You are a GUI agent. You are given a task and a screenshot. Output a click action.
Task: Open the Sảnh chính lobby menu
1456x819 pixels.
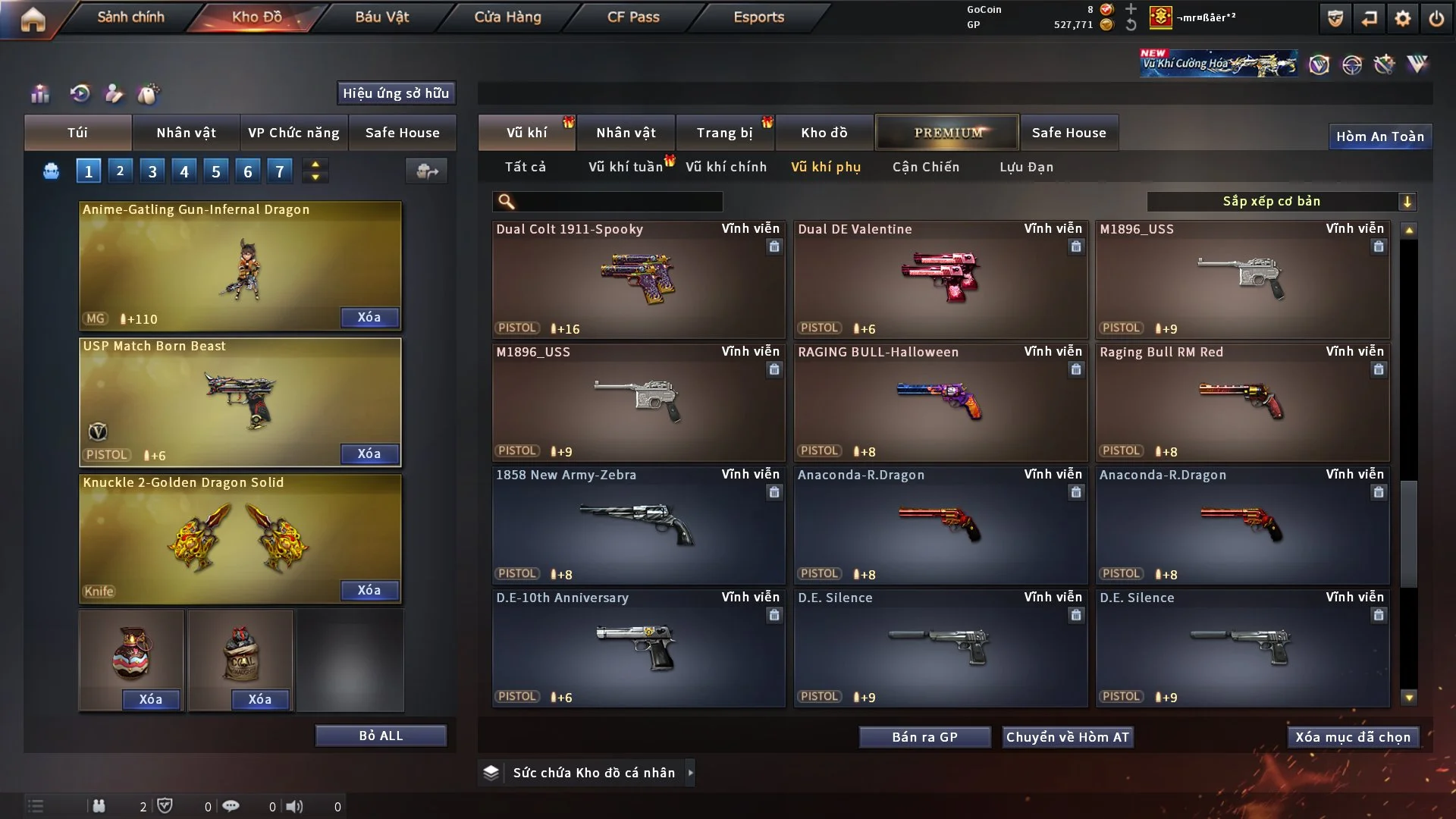(130, 17)
